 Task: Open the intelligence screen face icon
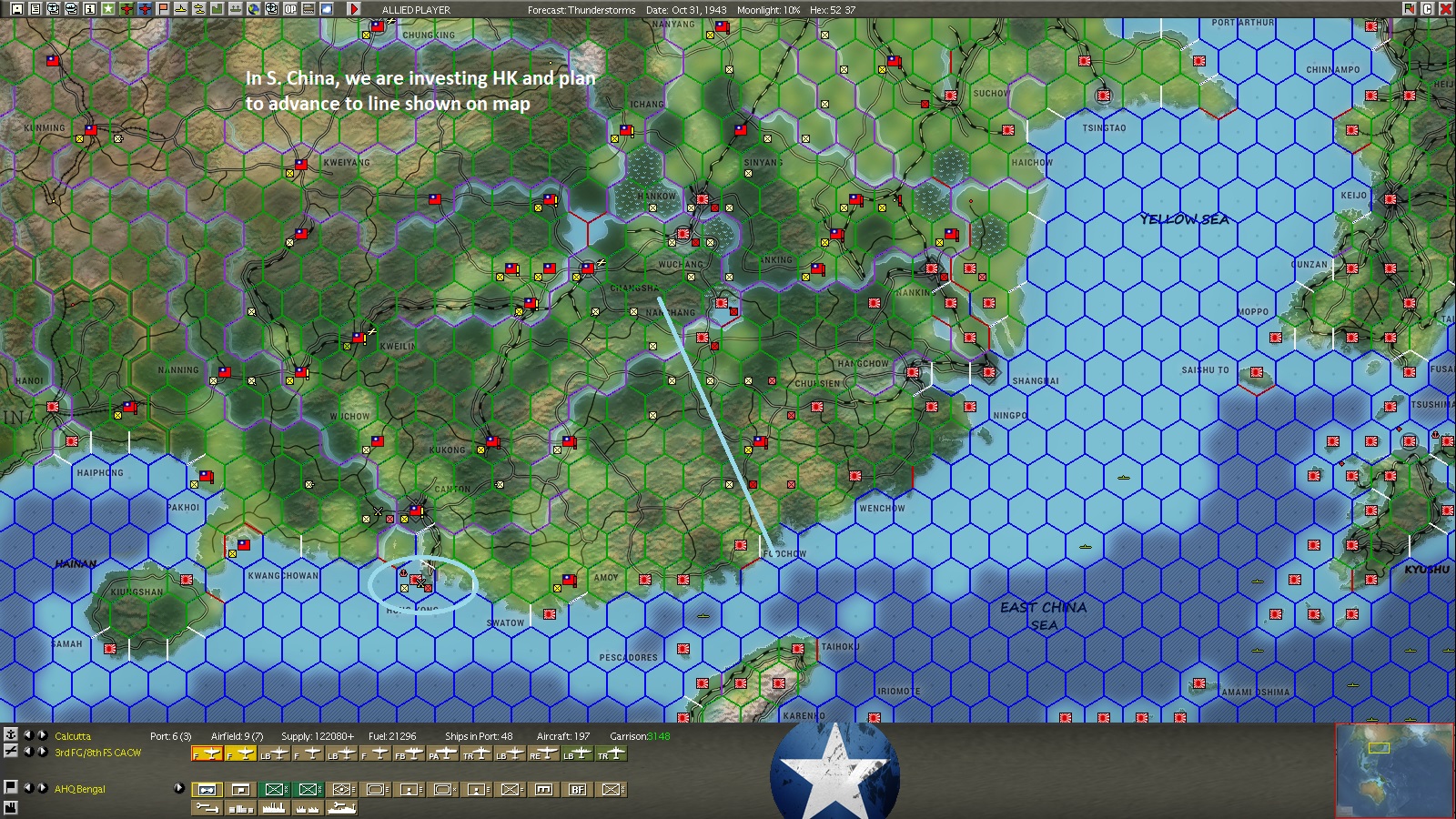coord(54,7)
